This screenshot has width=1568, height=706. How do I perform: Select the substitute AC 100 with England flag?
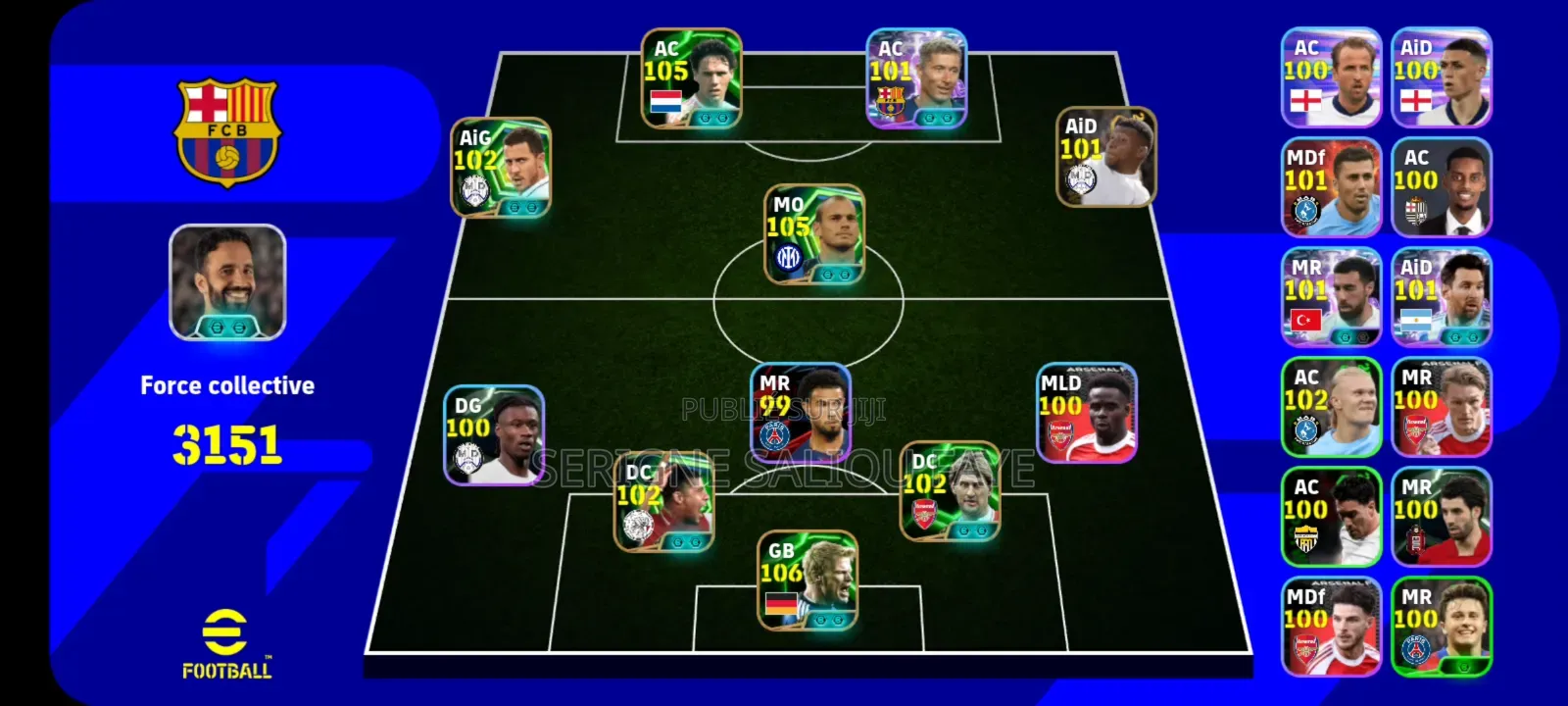point(1332,77)
